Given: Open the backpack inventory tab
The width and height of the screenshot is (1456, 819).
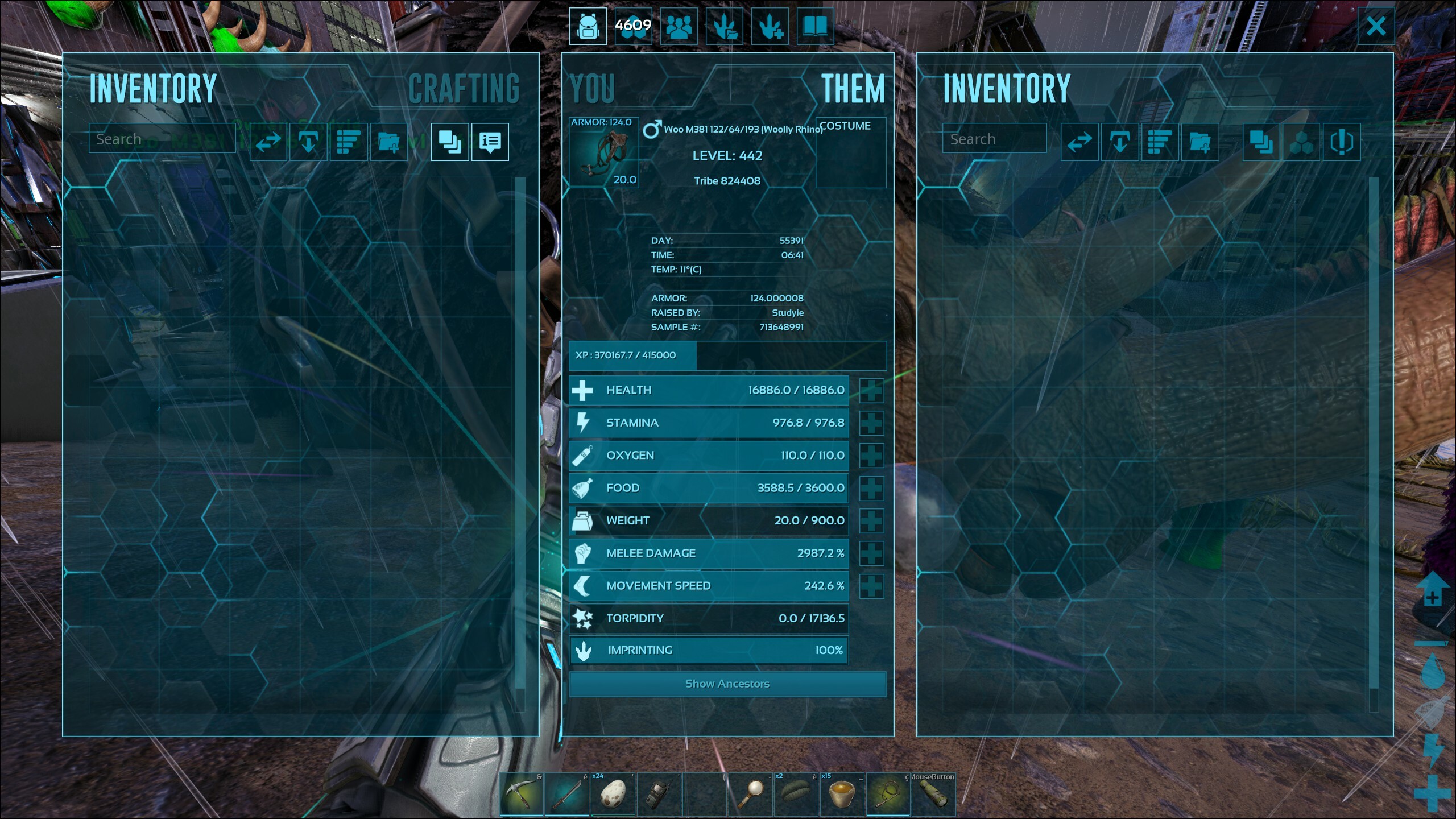Looking at the screenshot, I should click(x=588, y=26).
